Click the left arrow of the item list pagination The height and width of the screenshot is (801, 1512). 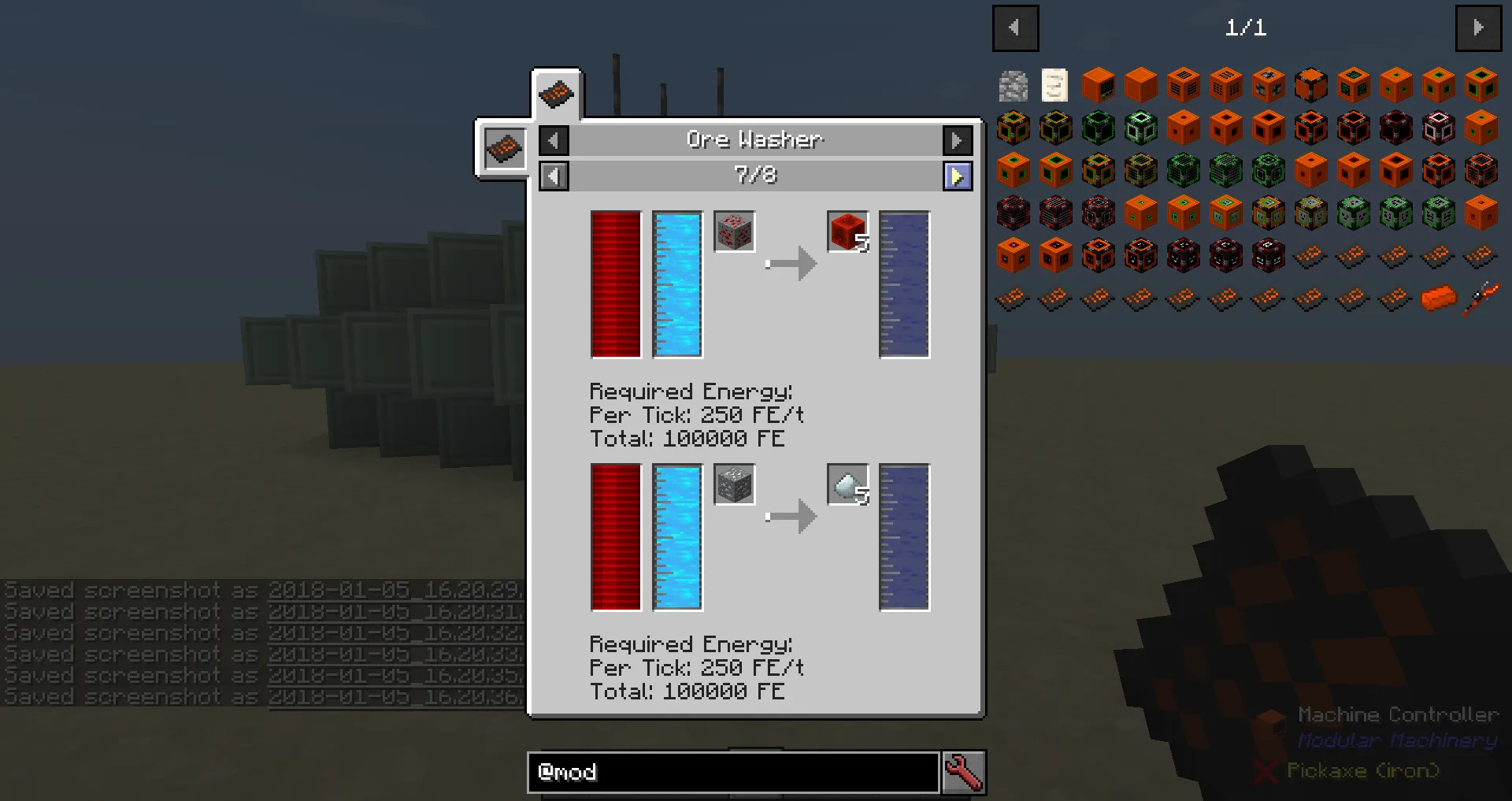click(x=1015, y=28)
